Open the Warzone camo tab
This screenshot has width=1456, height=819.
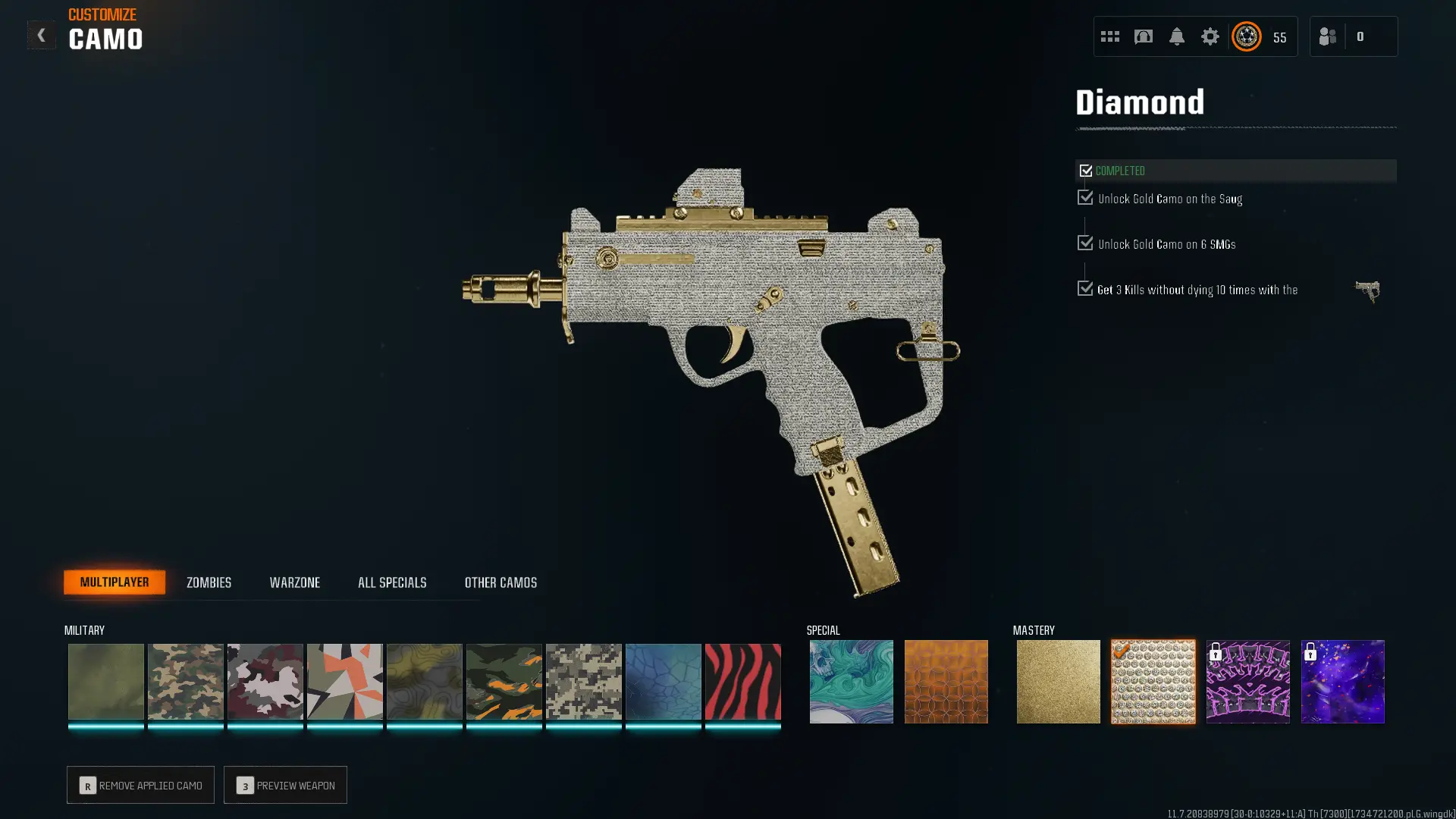[x=294, y=582]
